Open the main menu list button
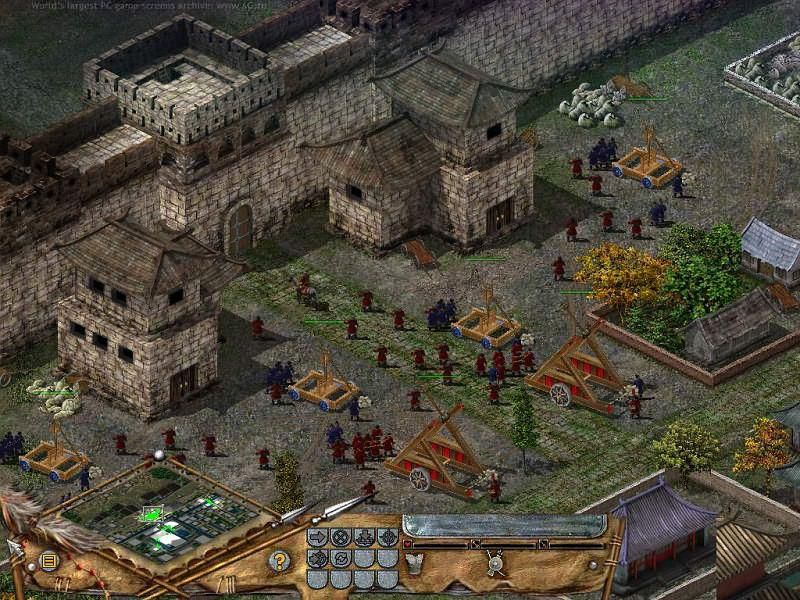Screen dimensions: 800x600 [x=48, y=561]
